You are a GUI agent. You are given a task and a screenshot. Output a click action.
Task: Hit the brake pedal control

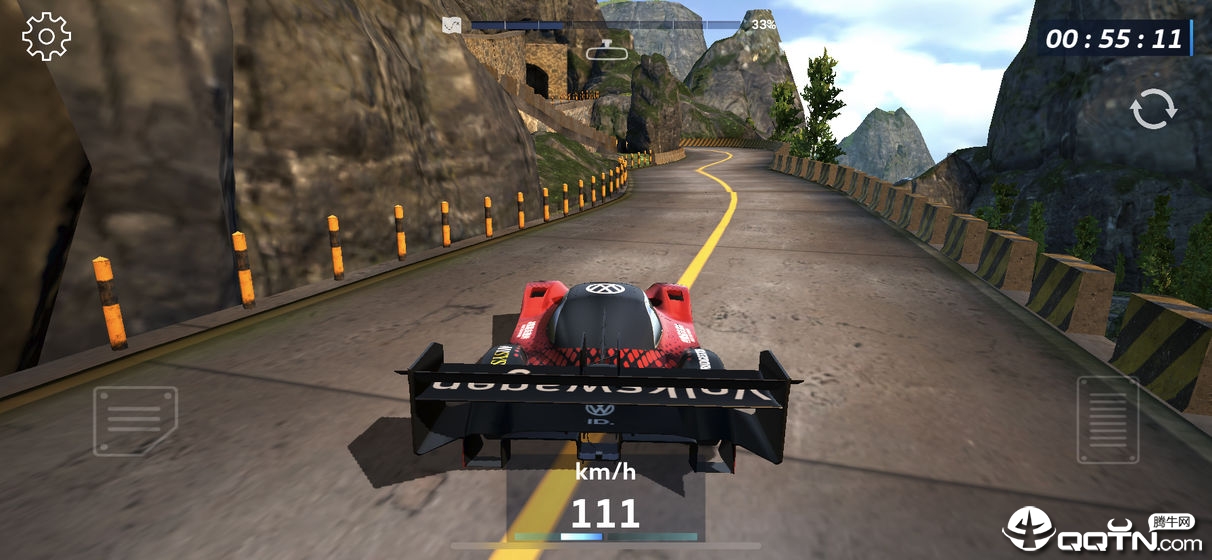(x=135, y=421)
